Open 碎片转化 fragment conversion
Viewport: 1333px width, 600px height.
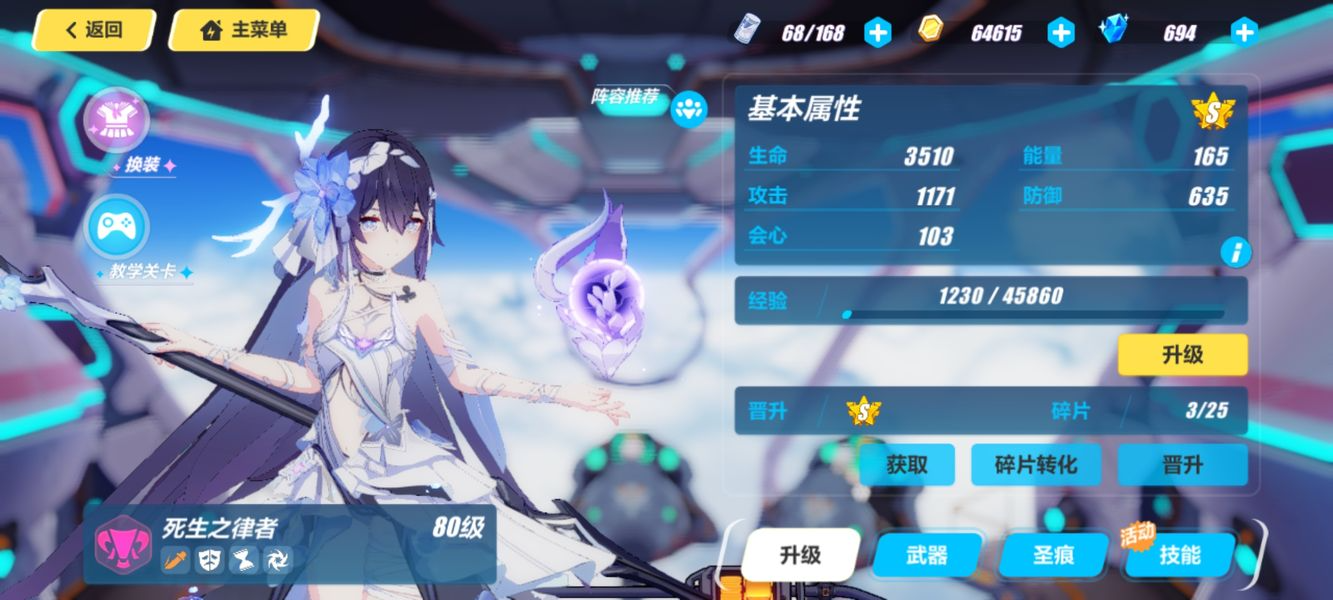point(1036,465)
